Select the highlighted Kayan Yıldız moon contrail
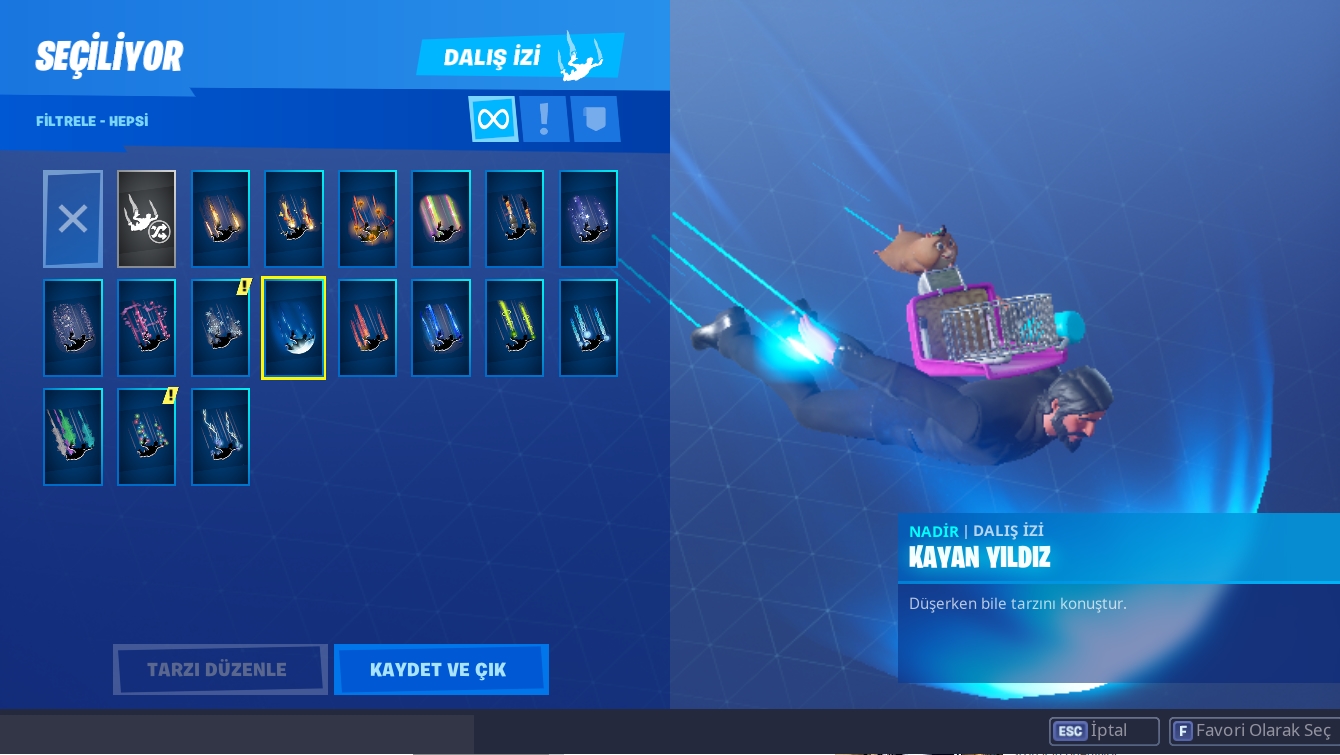1340x755 pixels. pos(293,329)
